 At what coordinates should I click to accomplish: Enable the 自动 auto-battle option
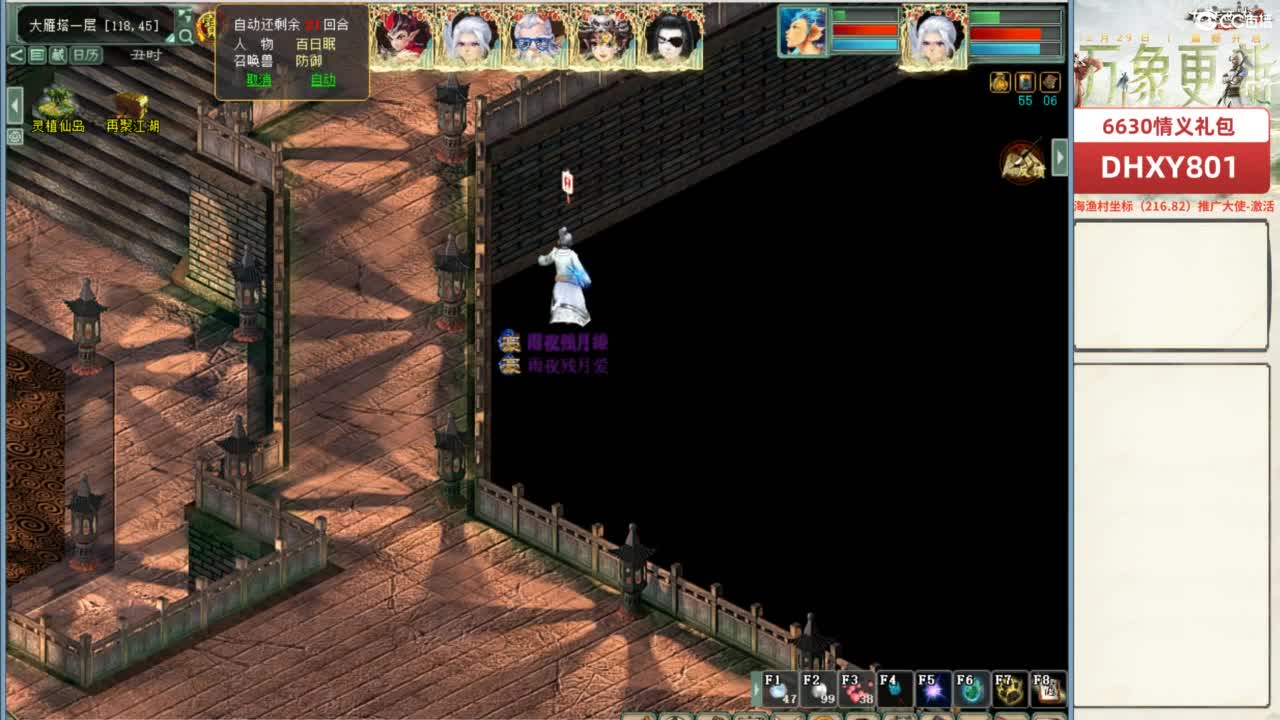point(323,80)
